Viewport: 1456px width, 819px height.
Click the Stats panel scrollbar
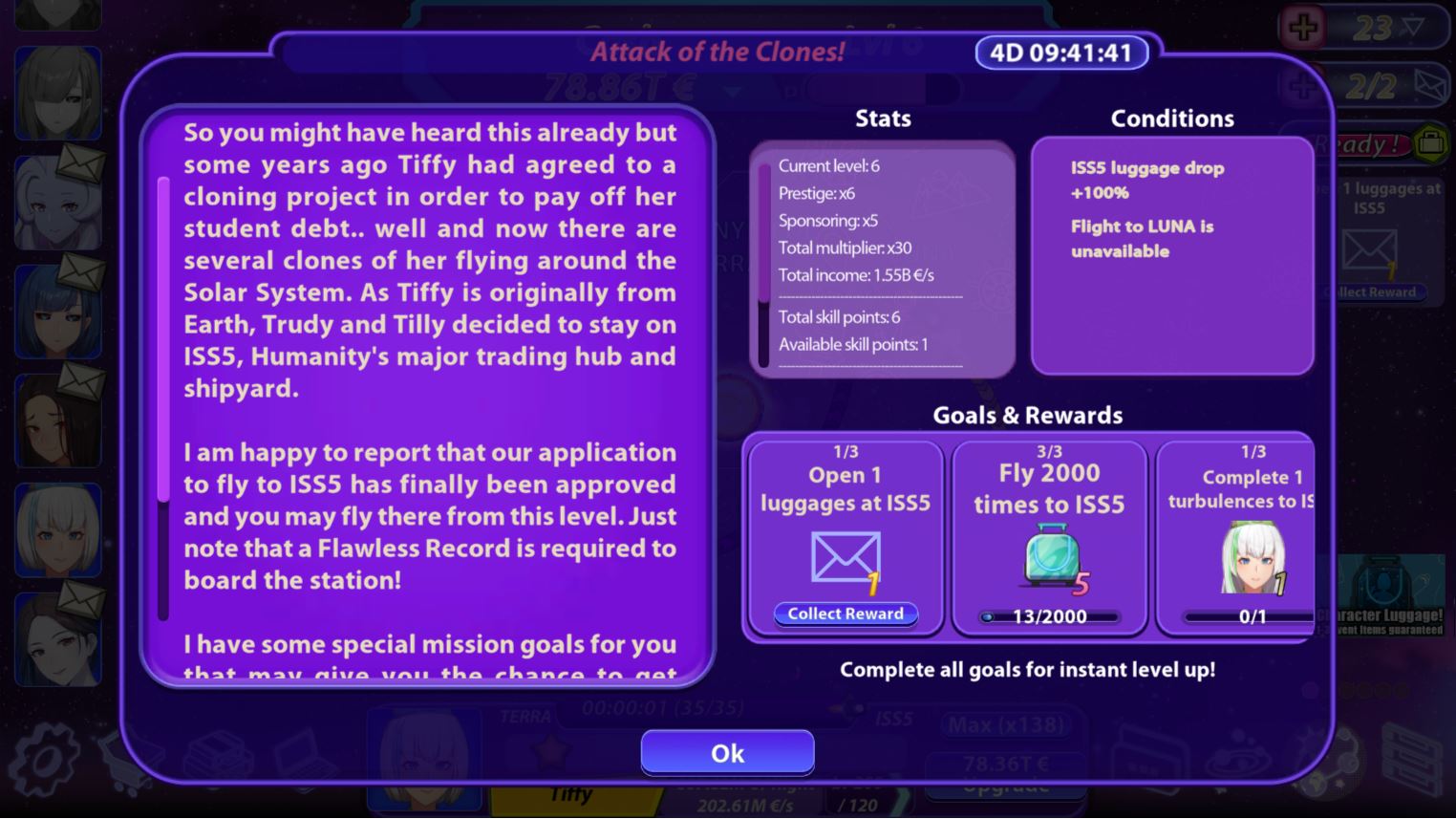click(x=763, y=234)
